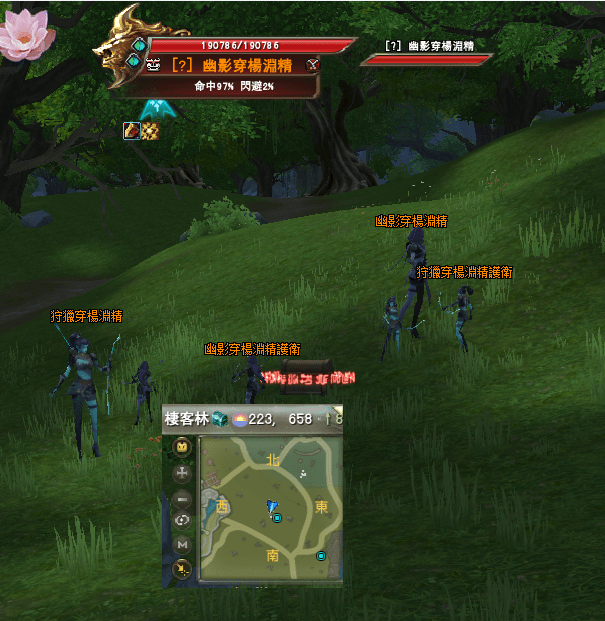Click the golden face button atop minimap sidebar
Screen dimensions: 605x621
(182, 447)
